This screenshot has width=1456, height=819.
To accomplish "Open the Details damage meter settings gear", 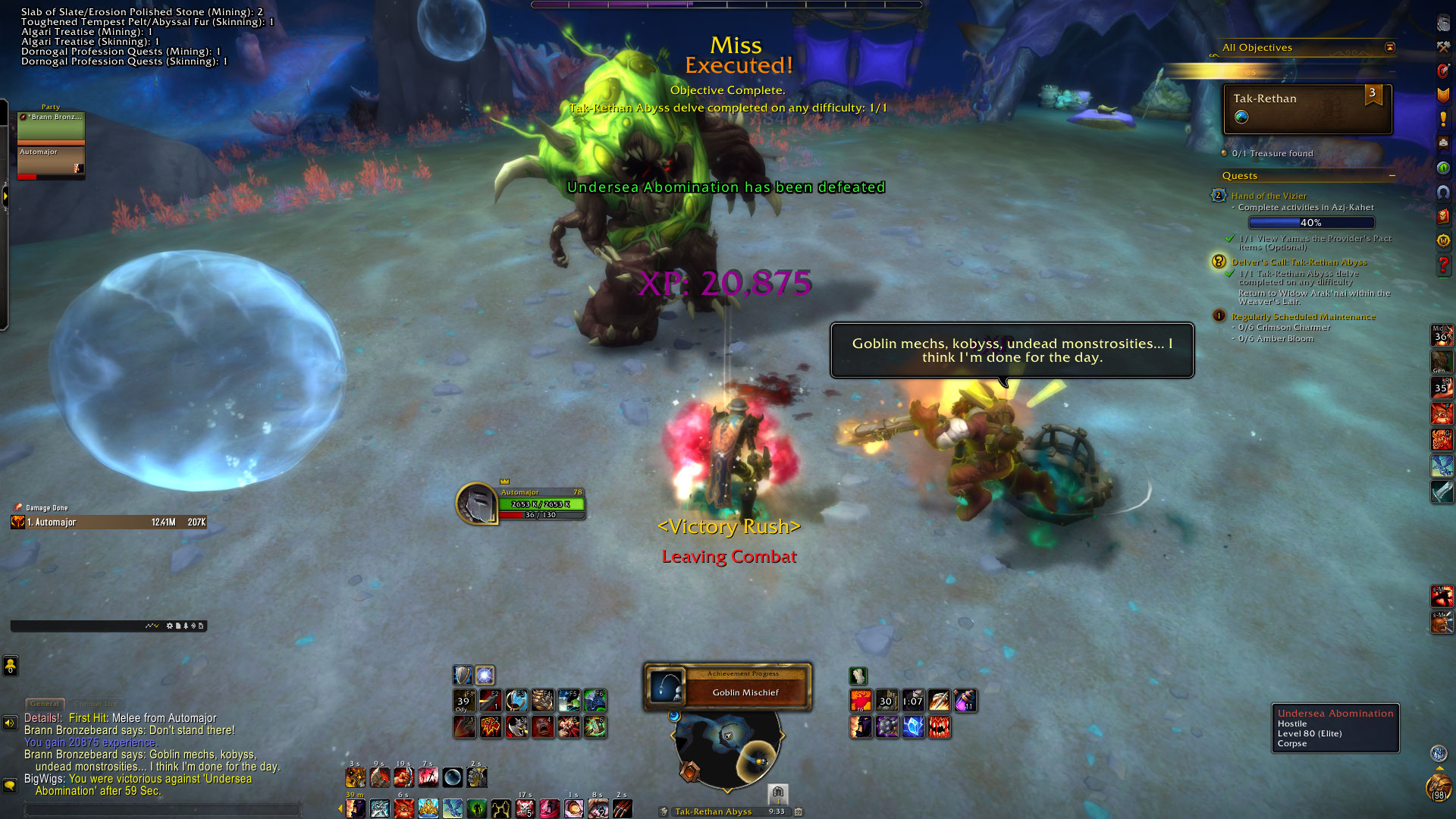I will 169,626.
